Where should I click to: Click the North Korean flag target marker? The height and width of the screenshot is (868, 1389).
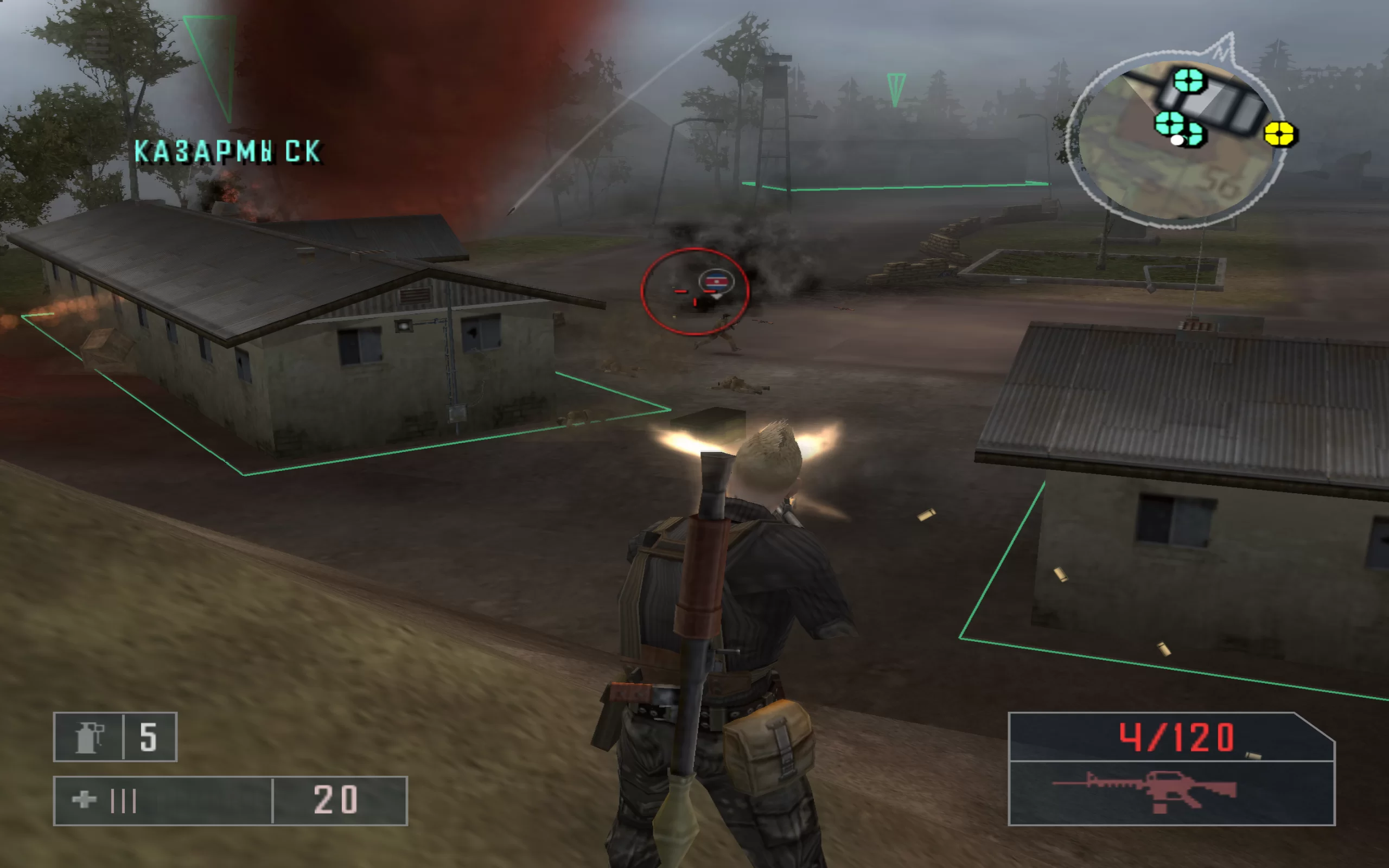click(716, 282)
